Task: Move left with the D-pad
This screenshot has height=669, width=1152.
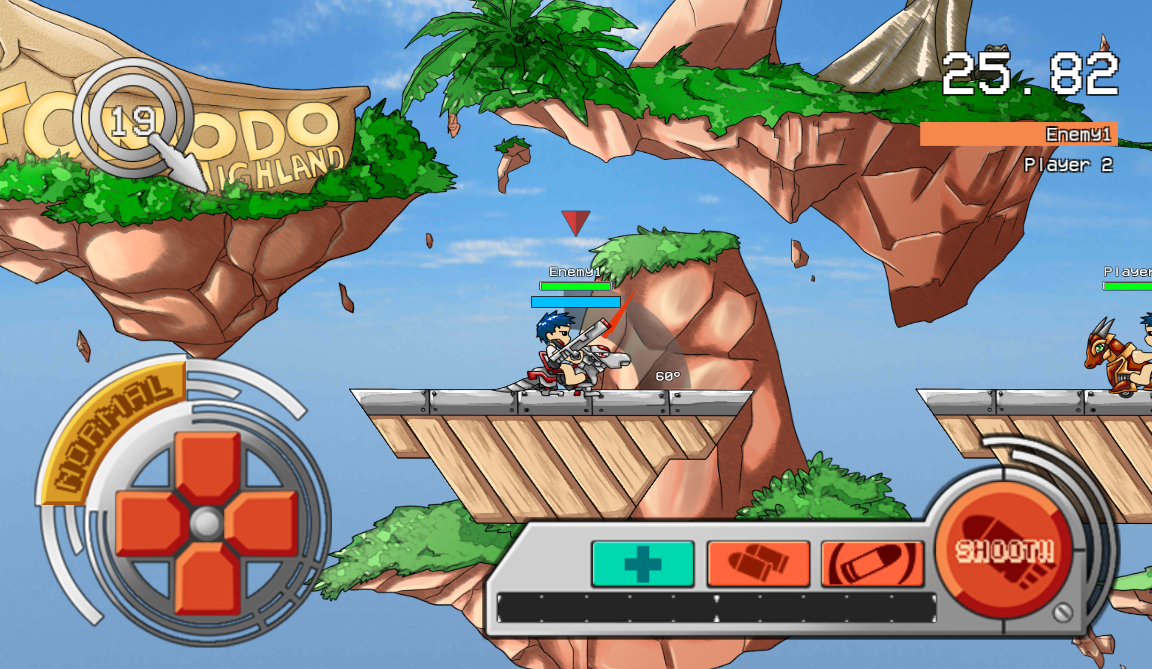Action: pyautogui.click(x=151, y=523)
